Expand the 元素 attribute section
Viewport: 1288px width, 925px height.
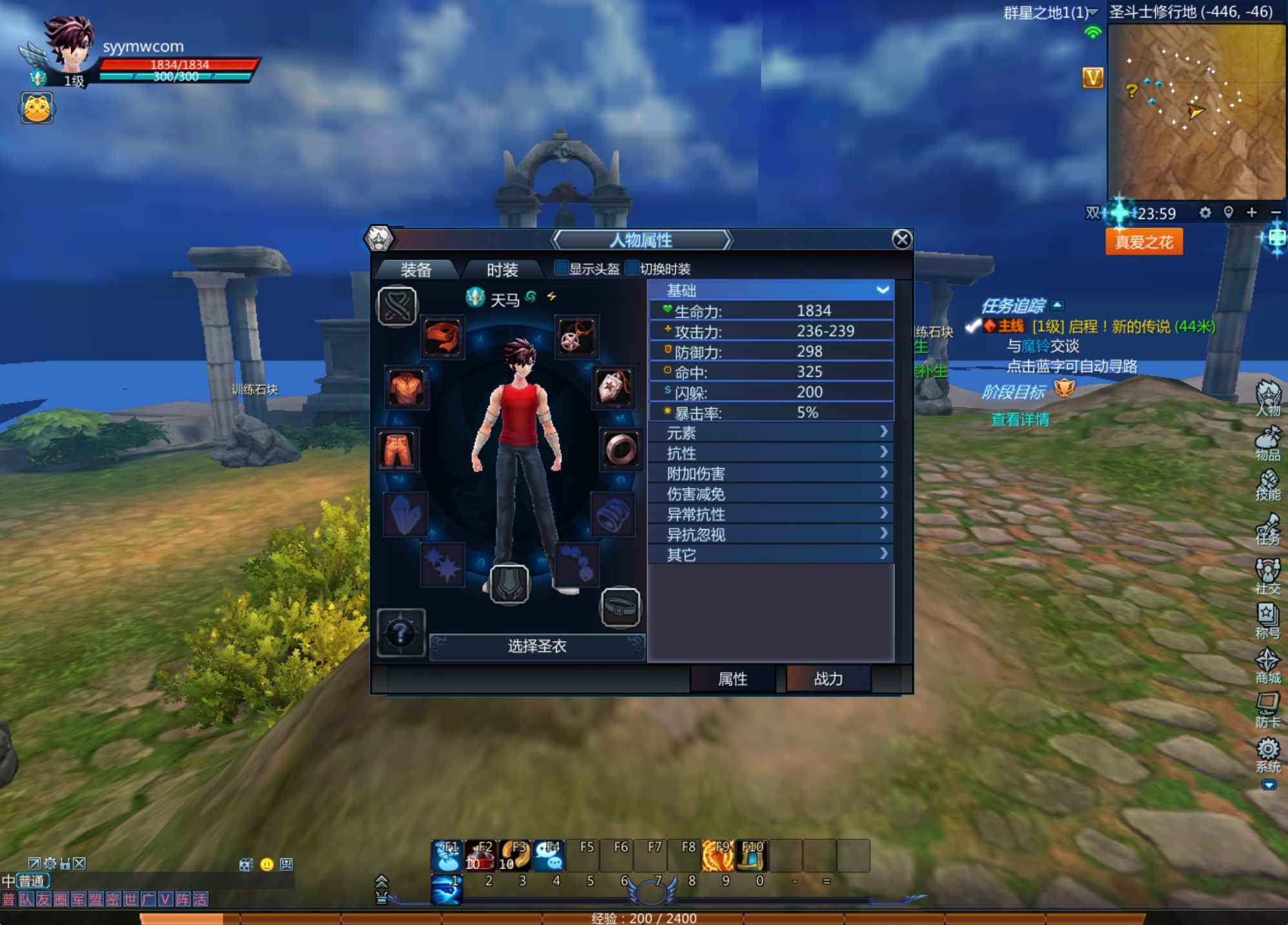point(771,433)
